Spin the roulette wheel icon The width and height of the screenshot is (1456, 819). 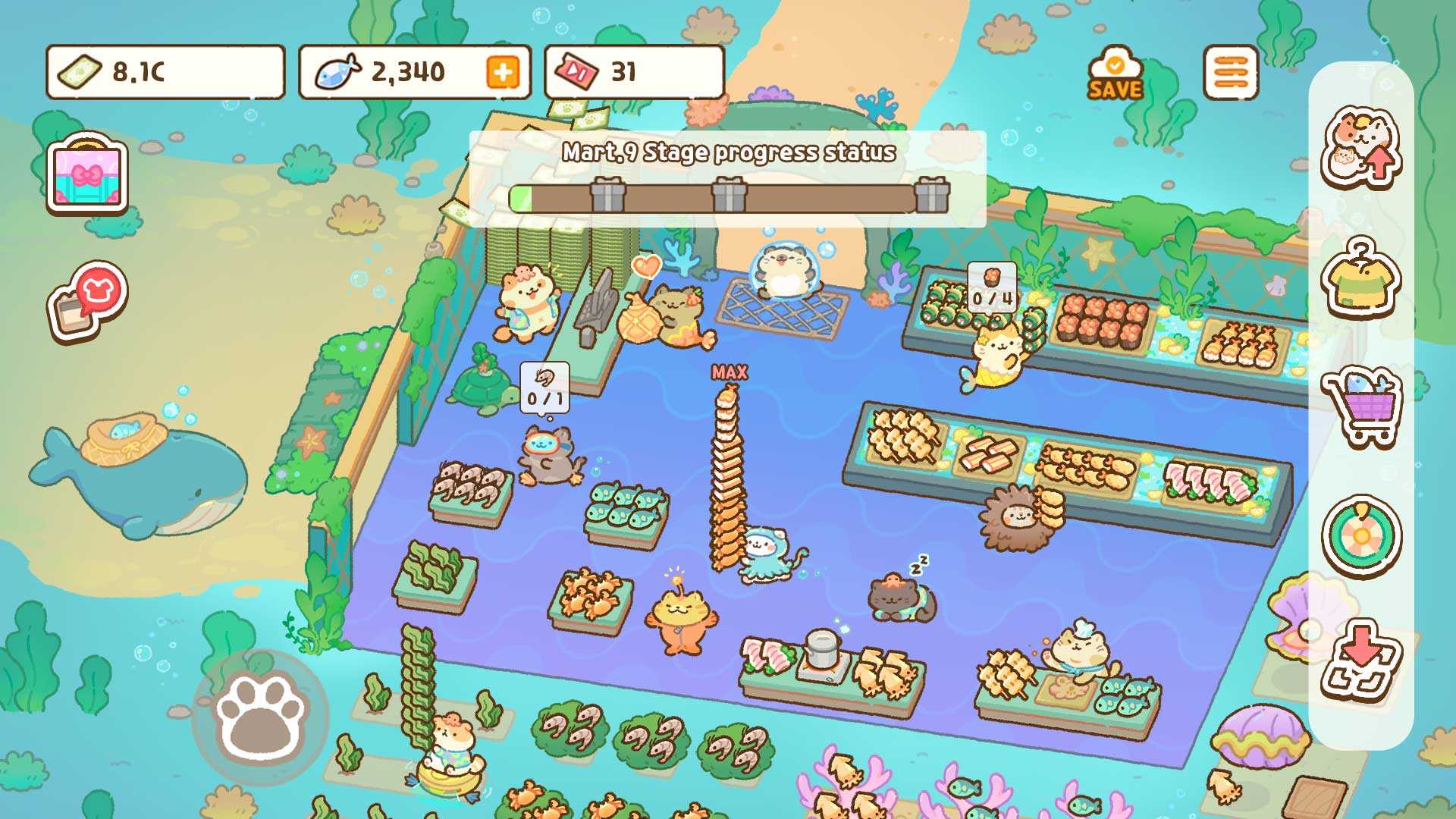(x=1360, y=536)
